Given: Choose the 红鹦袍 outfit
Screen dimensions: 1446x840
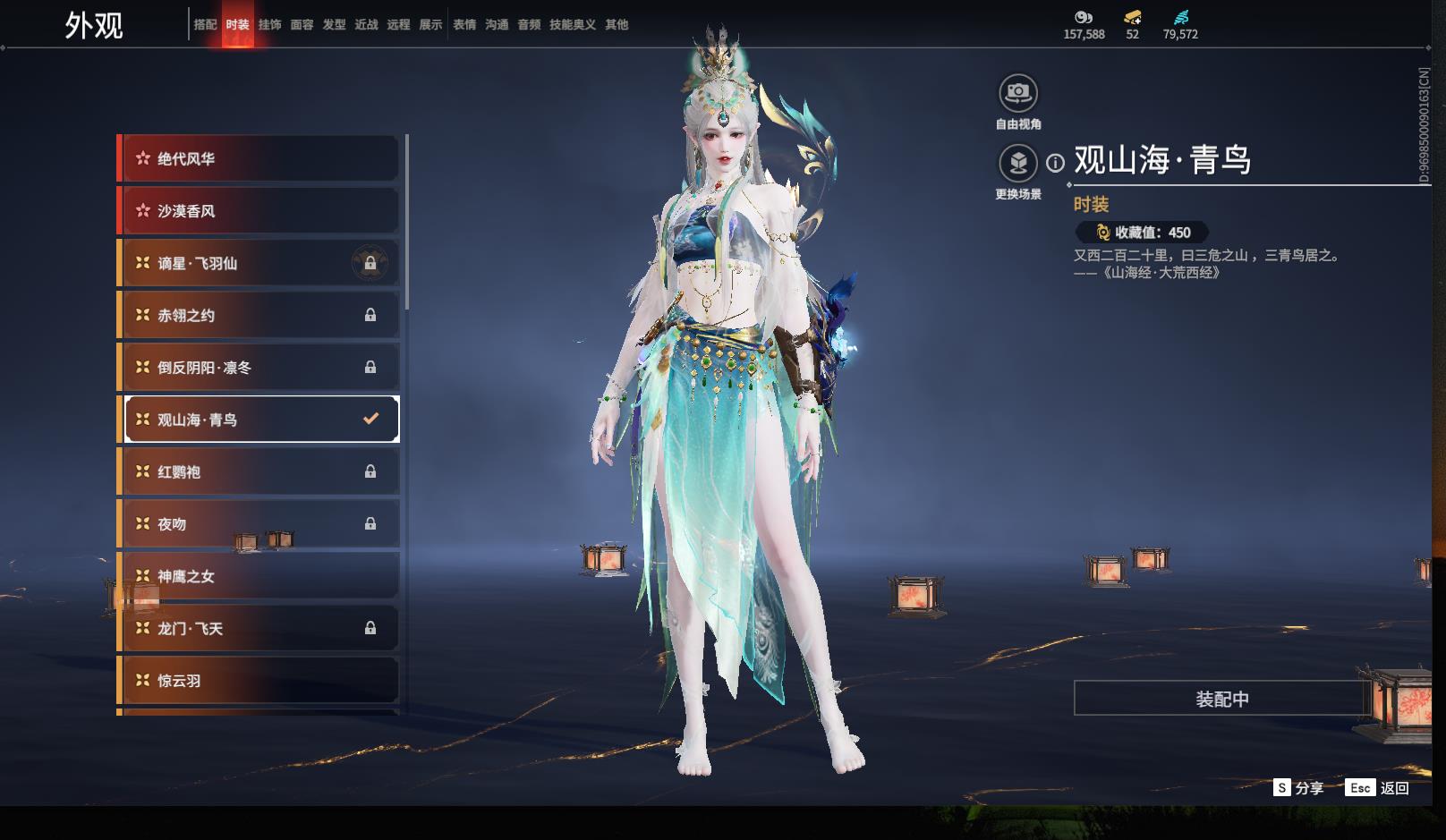Looking at the screenshot, I should point(258,472).
